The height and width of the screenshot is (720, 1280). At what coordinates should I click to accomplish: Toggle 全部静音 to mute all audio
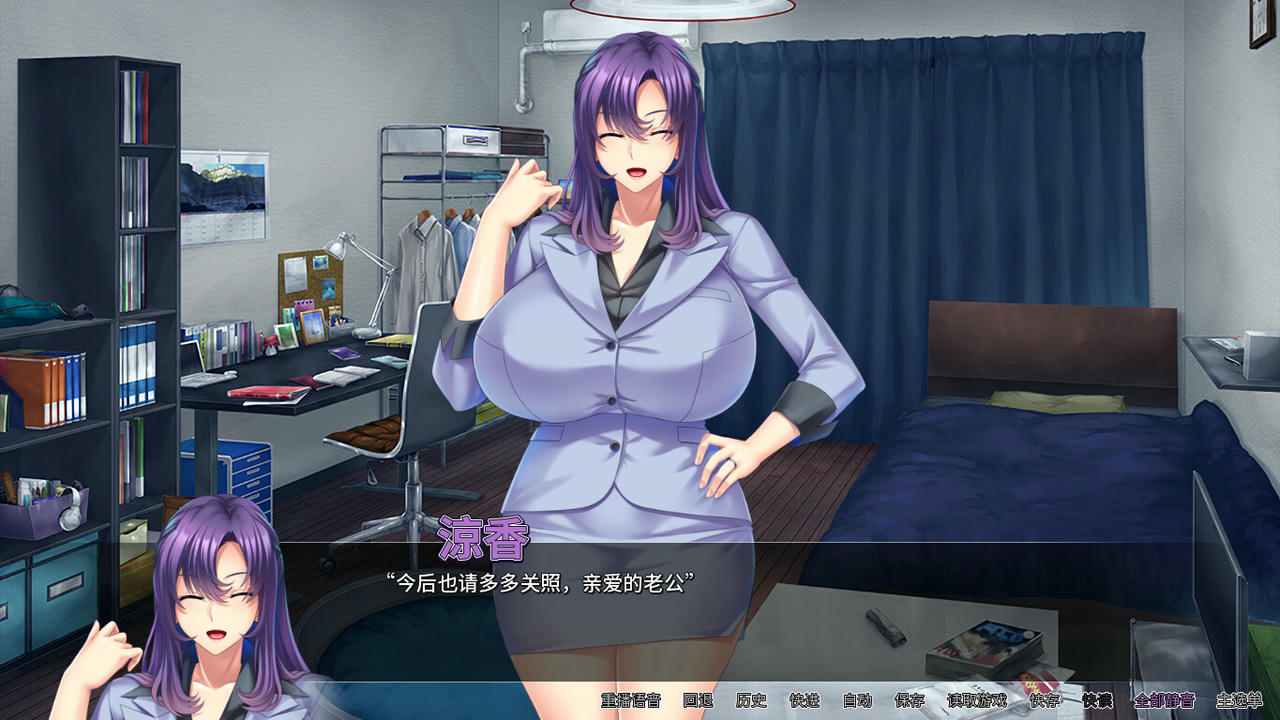(x=1165, y=702)
